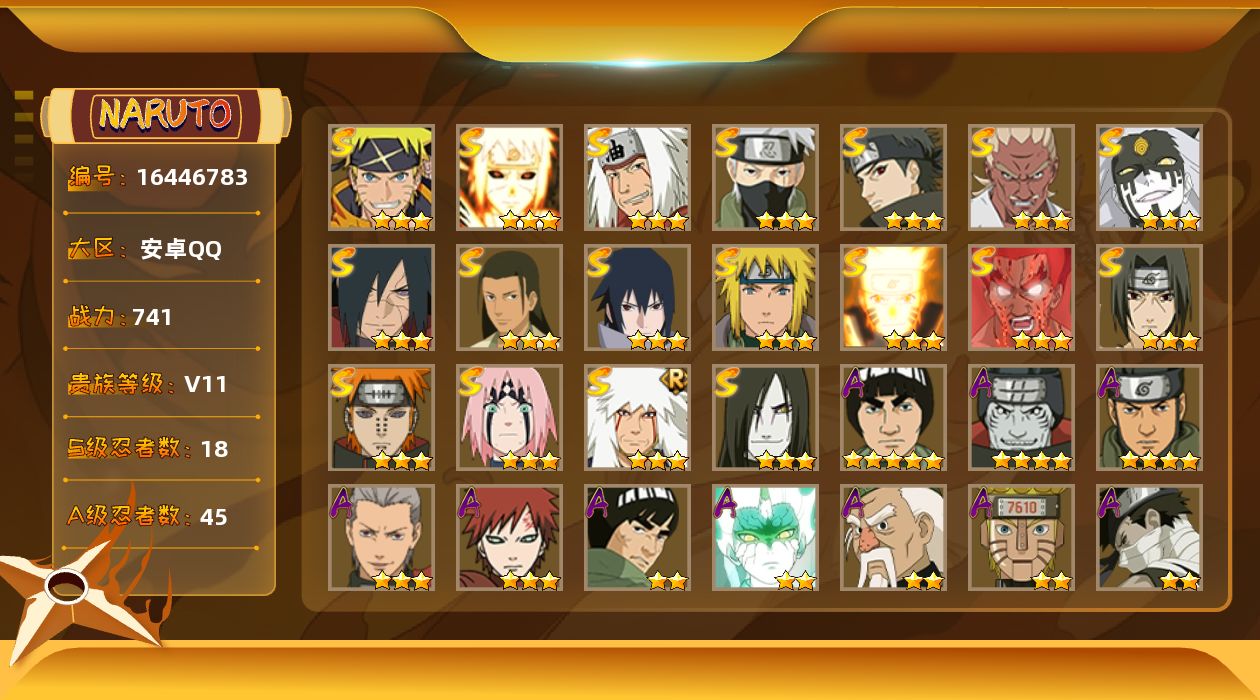
Task: Select the old Onoki portrait
Action: tap(893, 537)
